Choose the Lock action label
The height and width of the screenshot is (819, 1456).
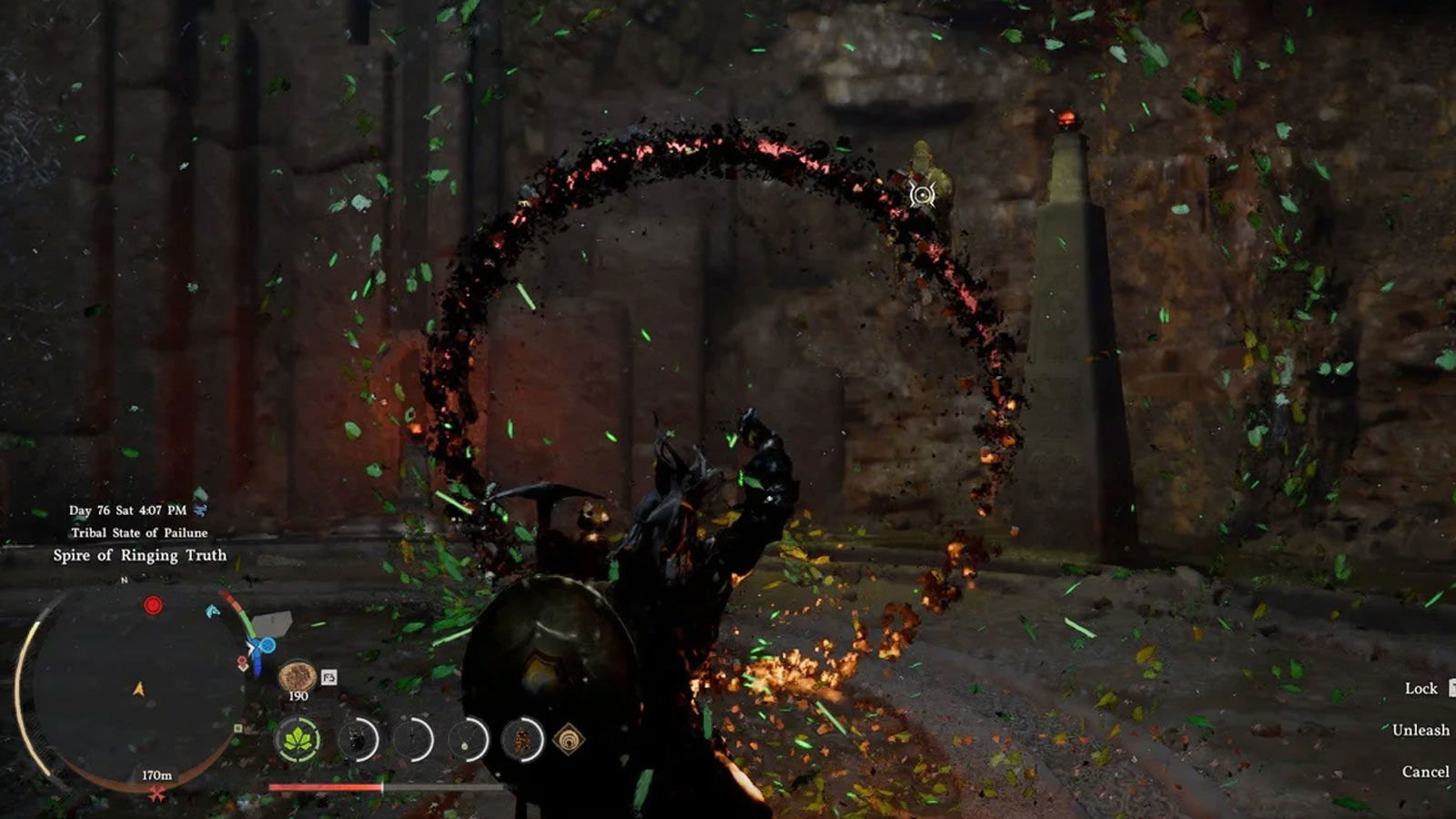coord(1421,688)
